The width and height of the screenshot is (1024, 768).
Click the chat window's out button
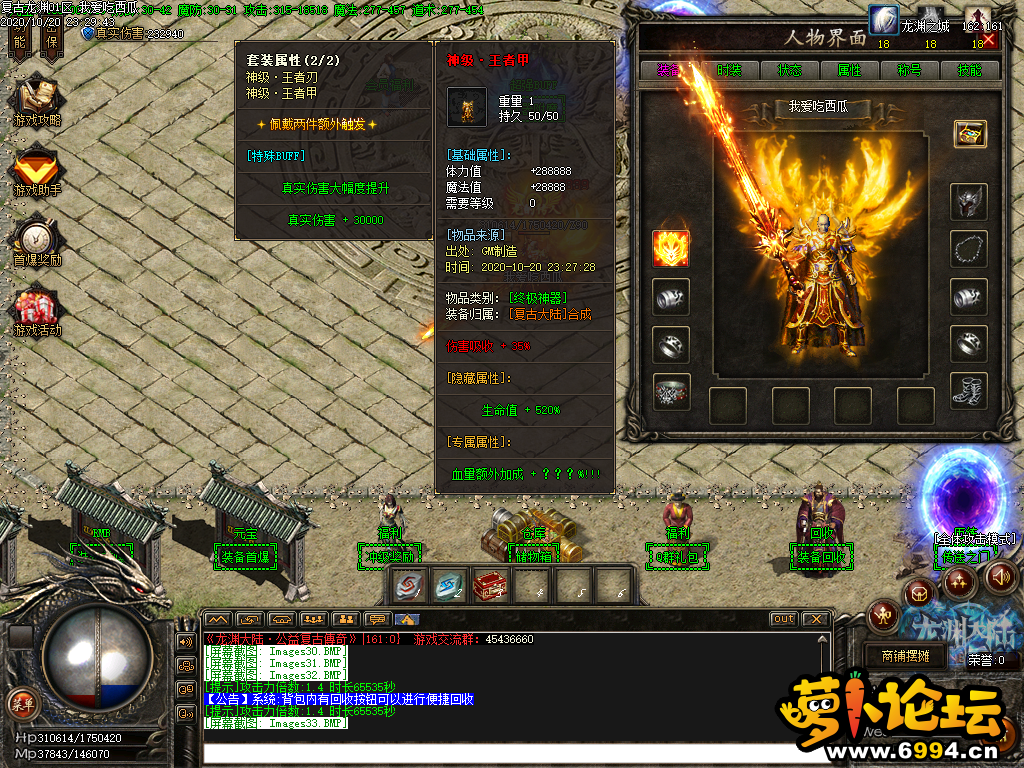click(x=783, y=619)
